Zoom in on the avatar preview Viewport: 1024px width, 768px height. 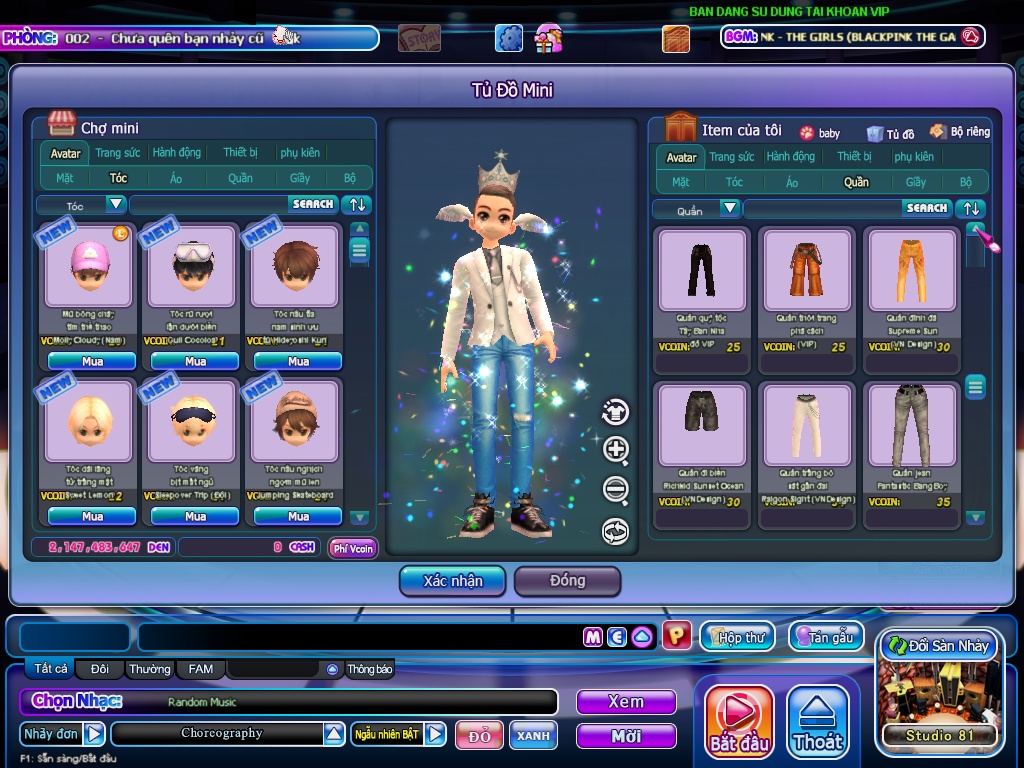coord(616,450)
